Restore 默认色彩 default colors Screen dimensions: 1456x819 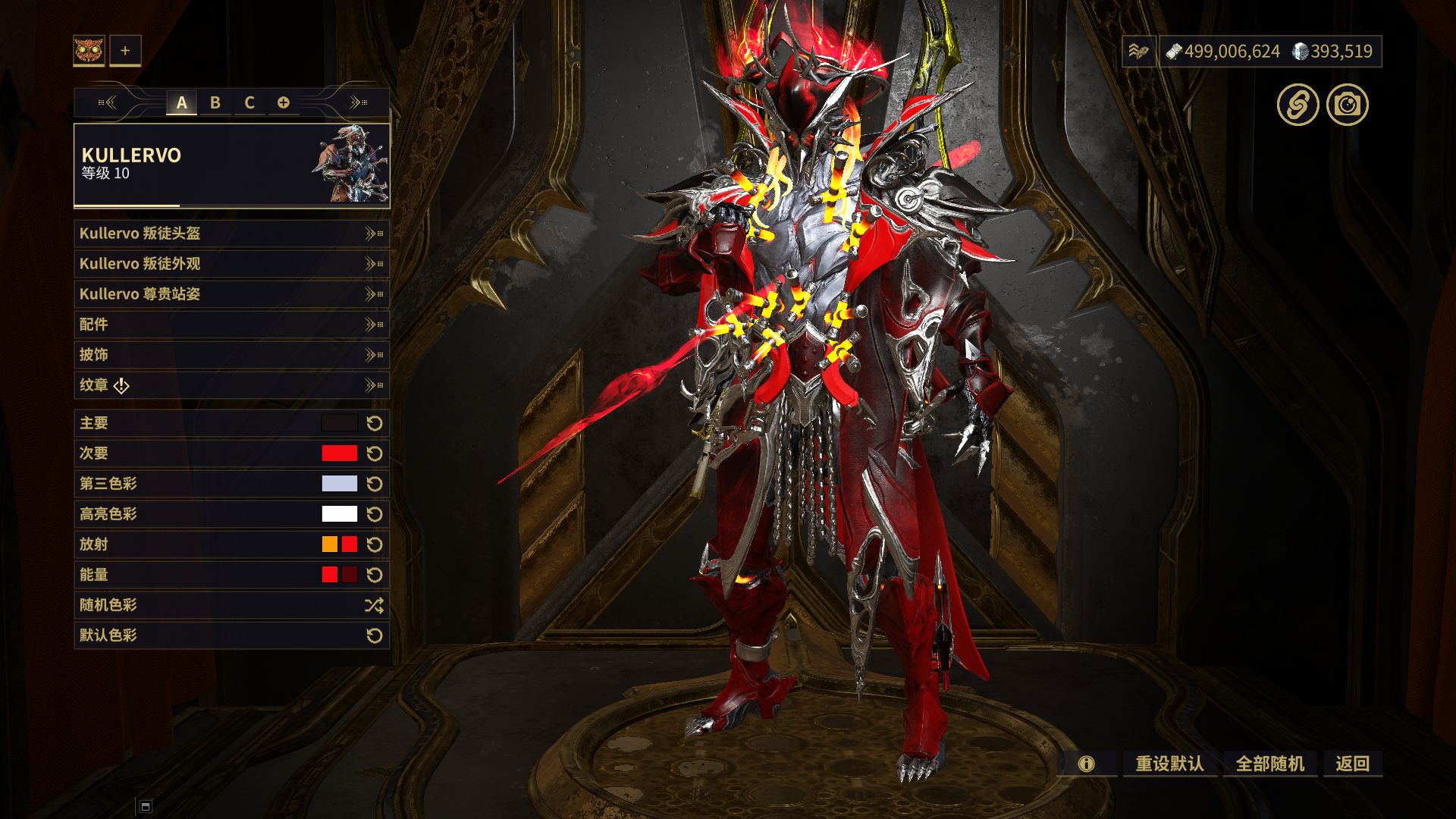click(x=231, y=635)
